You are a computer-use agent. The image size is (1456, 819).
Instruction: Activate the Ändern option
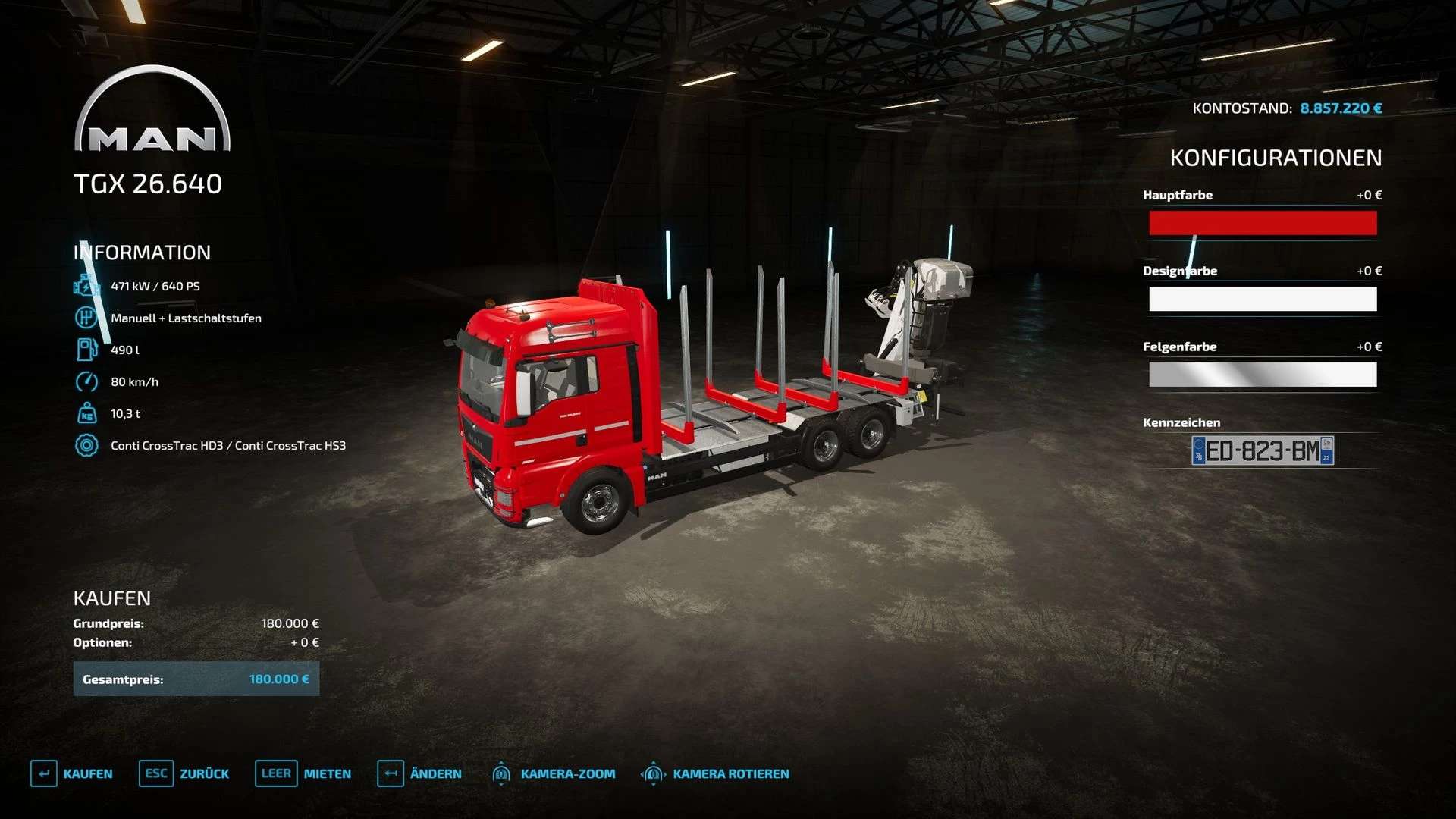coord(419,773)
